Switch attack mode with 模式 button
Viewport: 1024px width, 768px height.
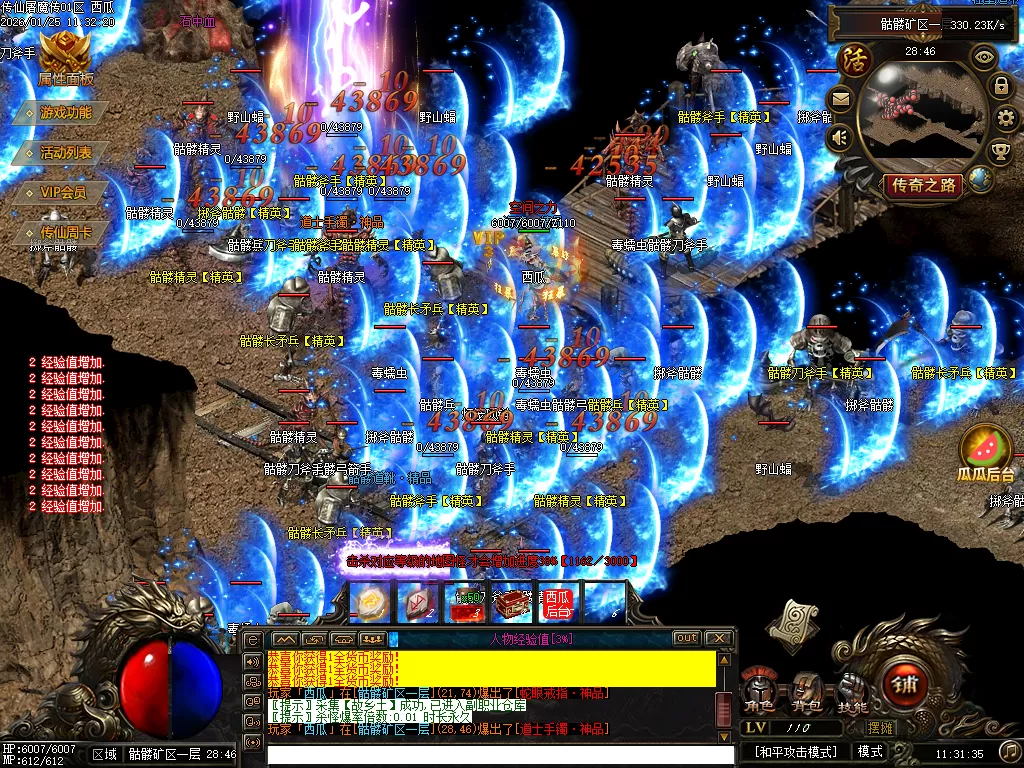click(x=870, y=751)
